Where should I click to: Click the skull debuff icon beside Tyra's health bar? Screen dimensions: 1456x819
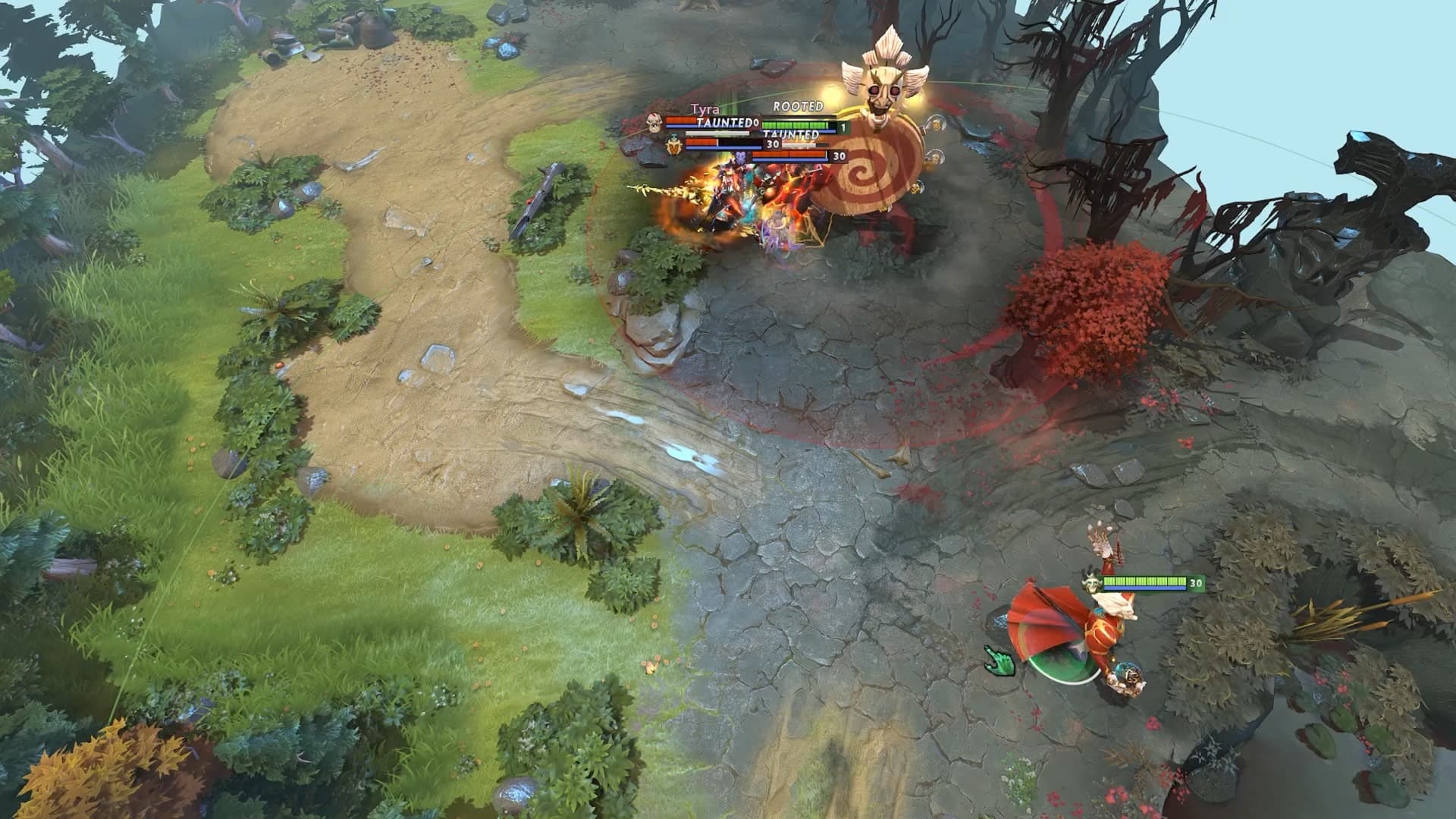652,122
